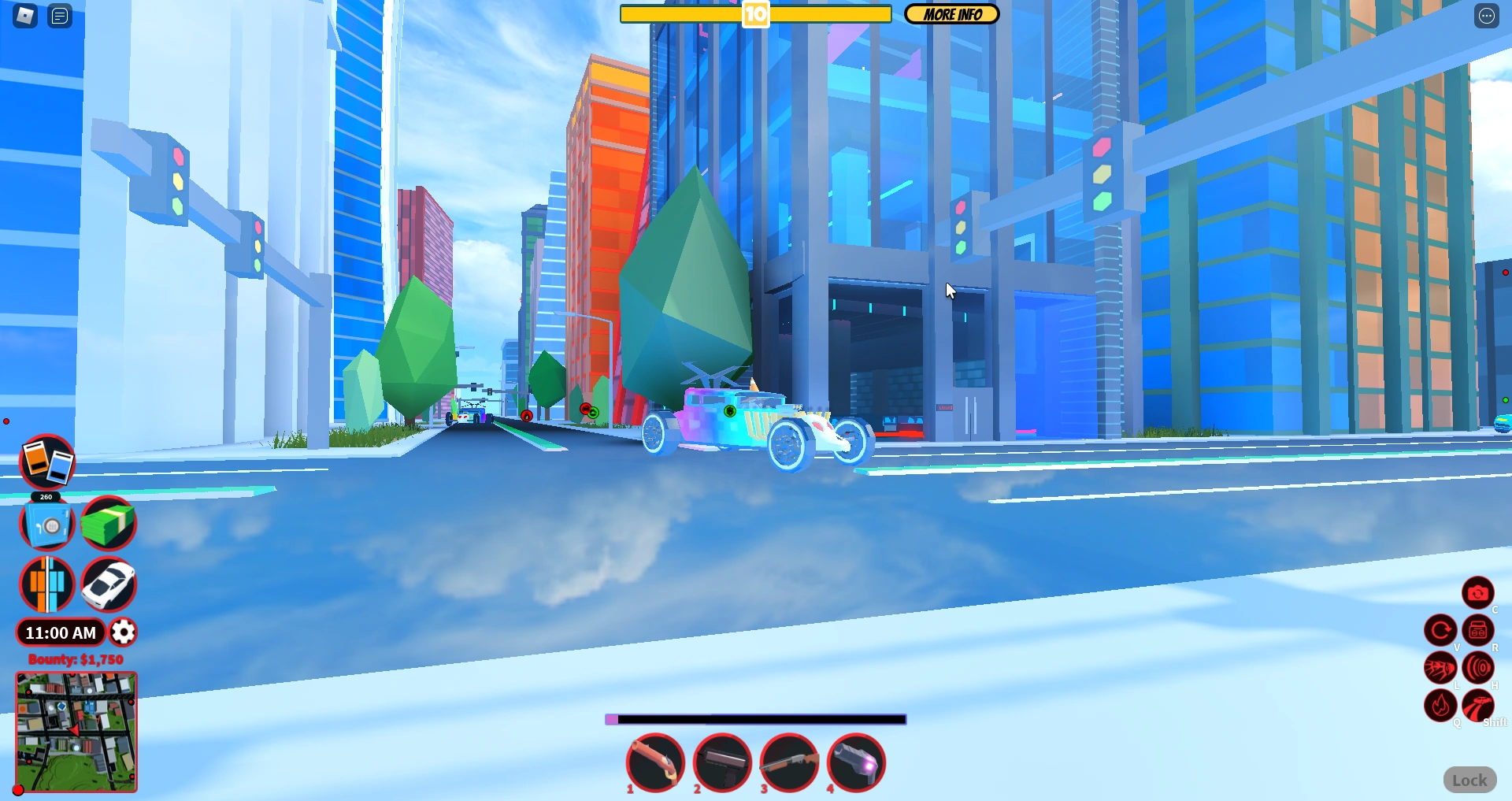Screen dimensions: 1512x801
Task: Open the cash menu with money stack icon
Action: (109, 523)
